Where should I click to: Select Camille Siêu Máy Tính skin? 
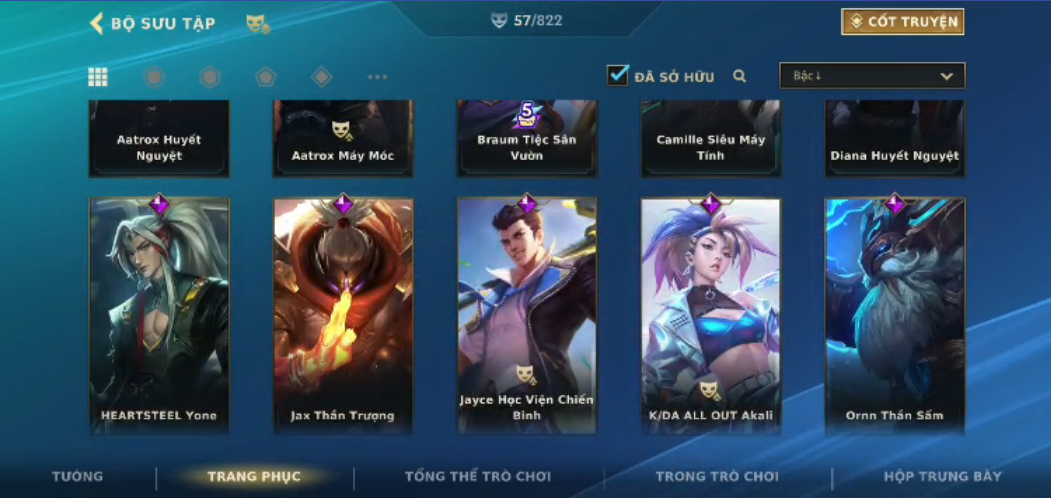pyautogui.click(x=711, y=140)
